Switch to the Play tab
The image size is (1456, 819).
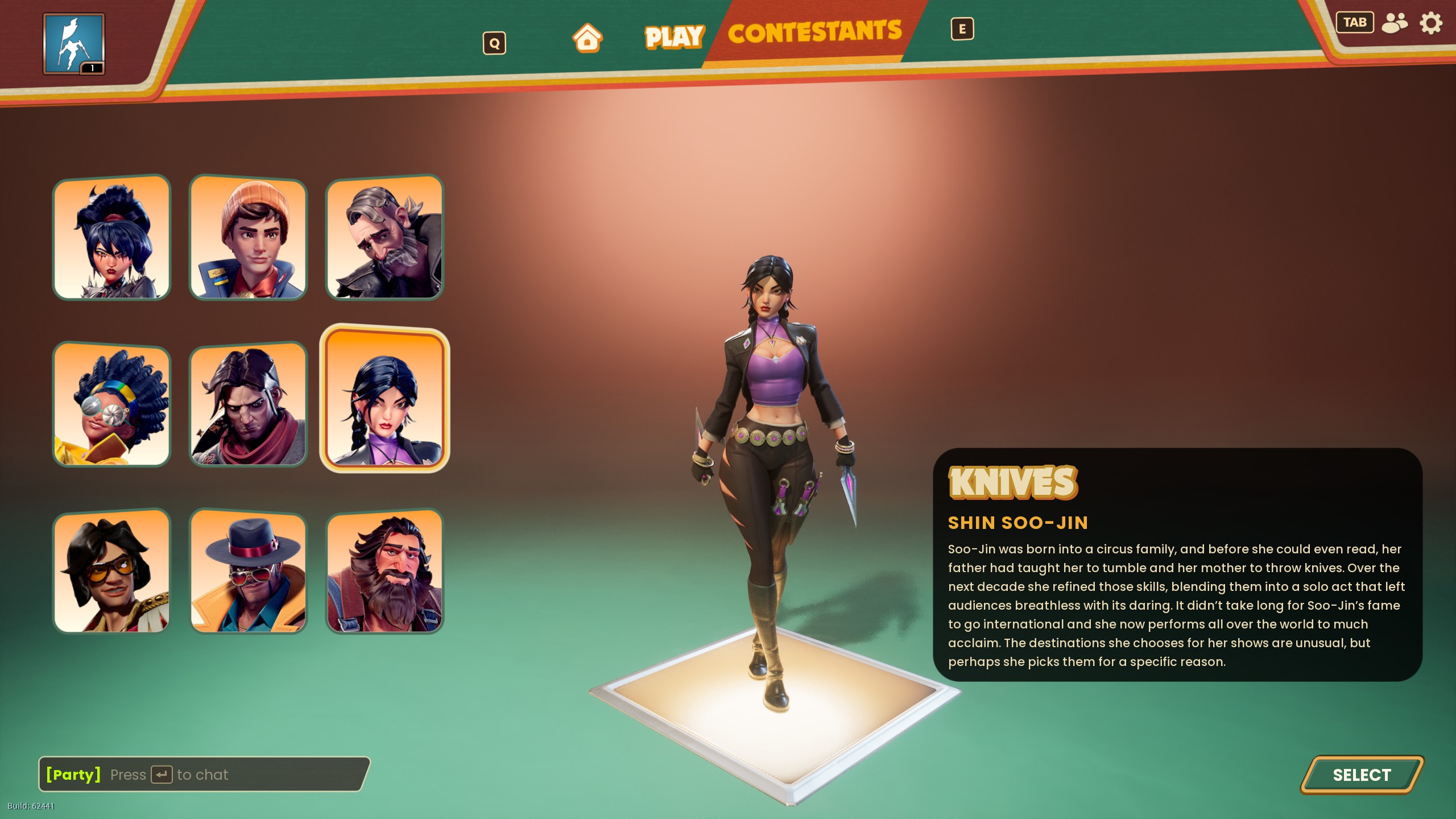pyautogui.click(x=675, y=37)
